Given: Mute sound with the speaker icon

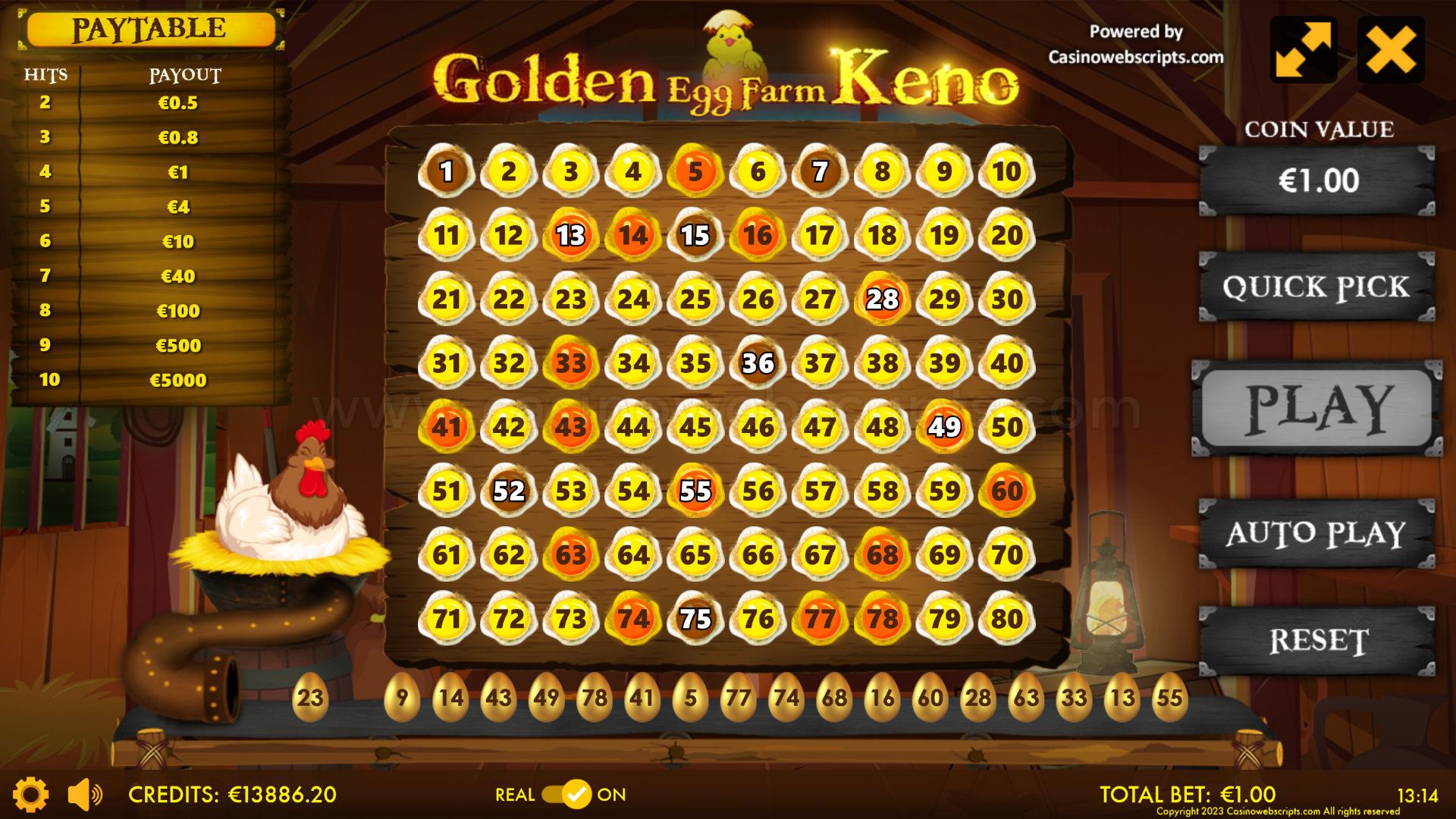Looking at the screenshot, I should pyautogui.click(x=85, y=795).
